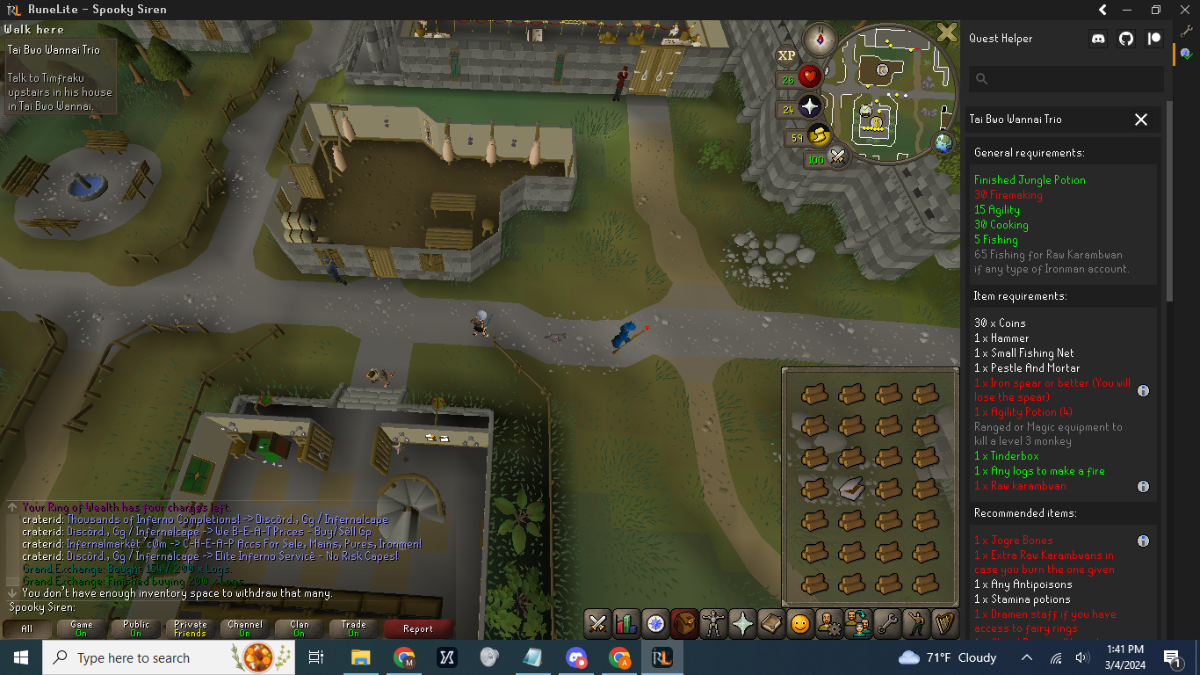
Task: Switch to the Skills tab
Action: [626, 623]
